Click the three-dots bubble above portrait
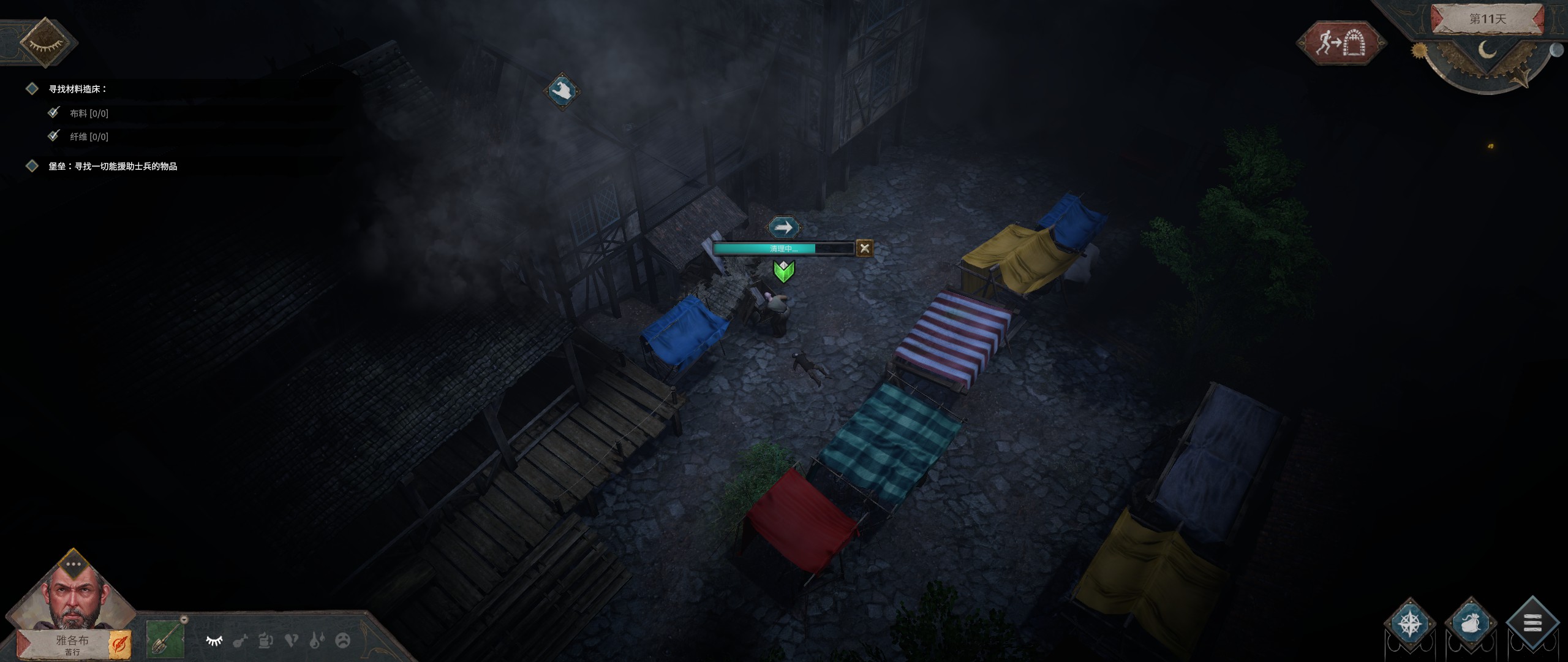The image size is (1568, 662). [73, 564]
